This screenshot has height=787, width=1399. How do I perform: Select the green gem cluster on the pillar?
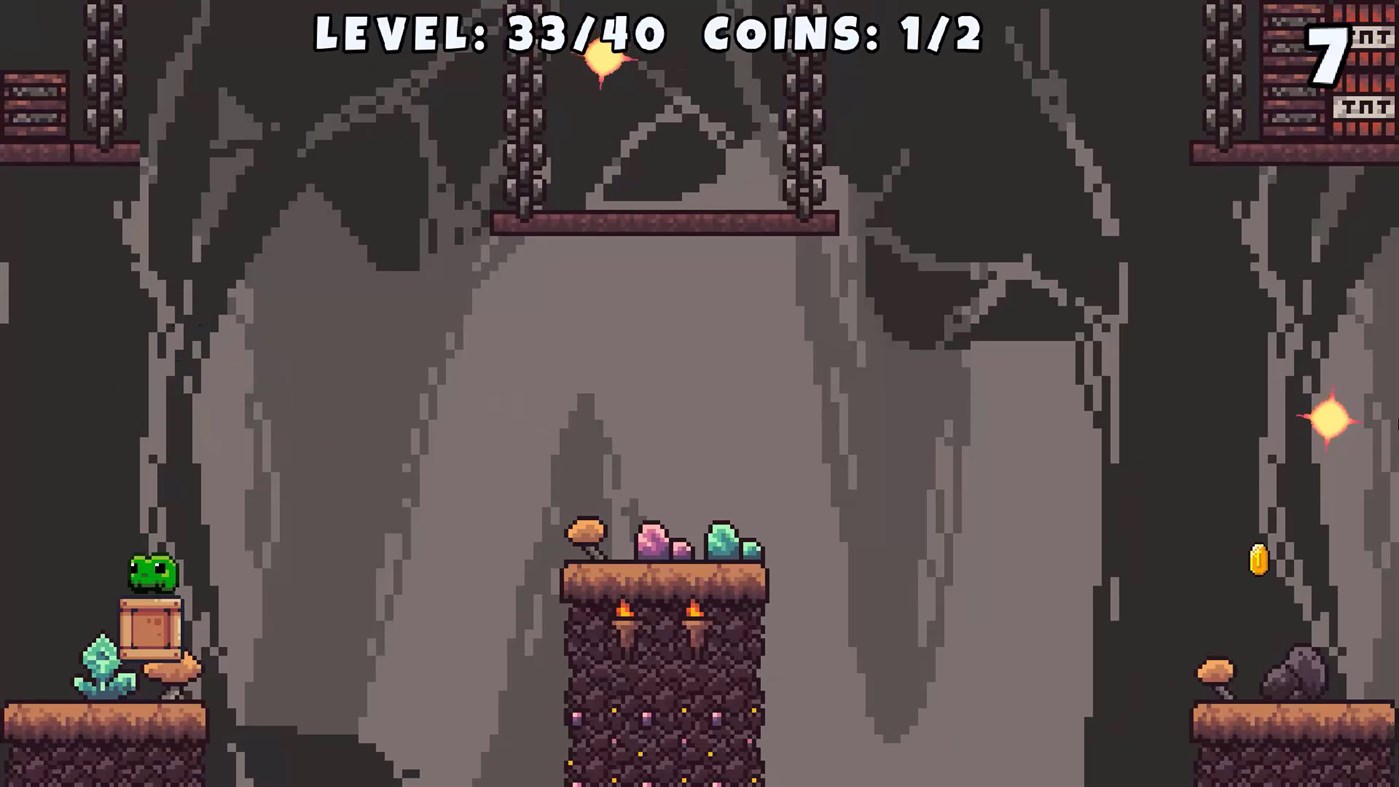point(722,540)
